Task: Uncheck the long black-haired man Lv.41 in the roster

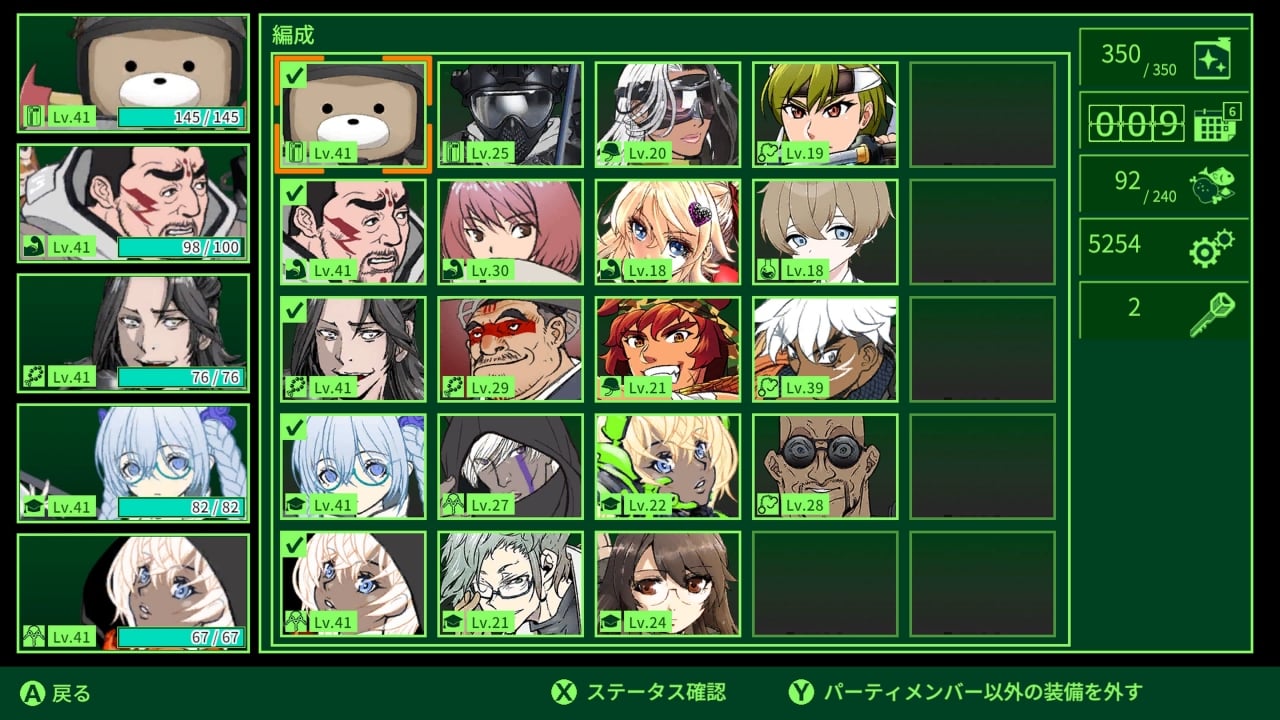Action: pos(353,349)
